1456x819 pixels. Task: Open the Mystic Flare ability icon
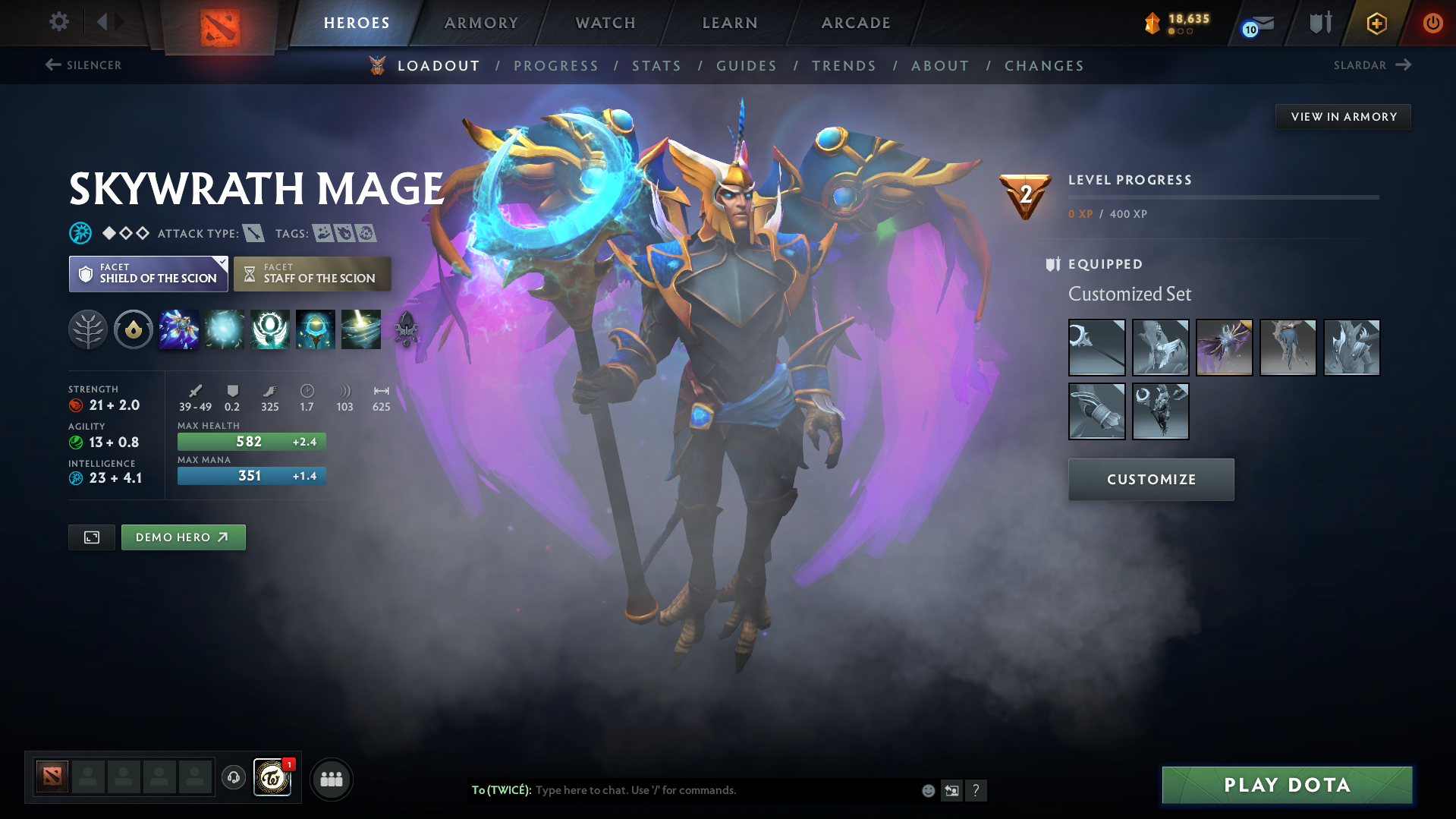pos(361,329)
